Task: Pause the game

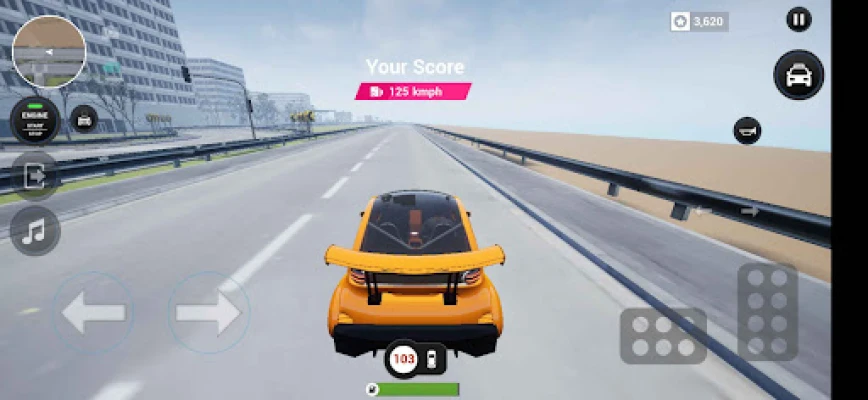Action: pyautogui.click(x=798, y=19)
